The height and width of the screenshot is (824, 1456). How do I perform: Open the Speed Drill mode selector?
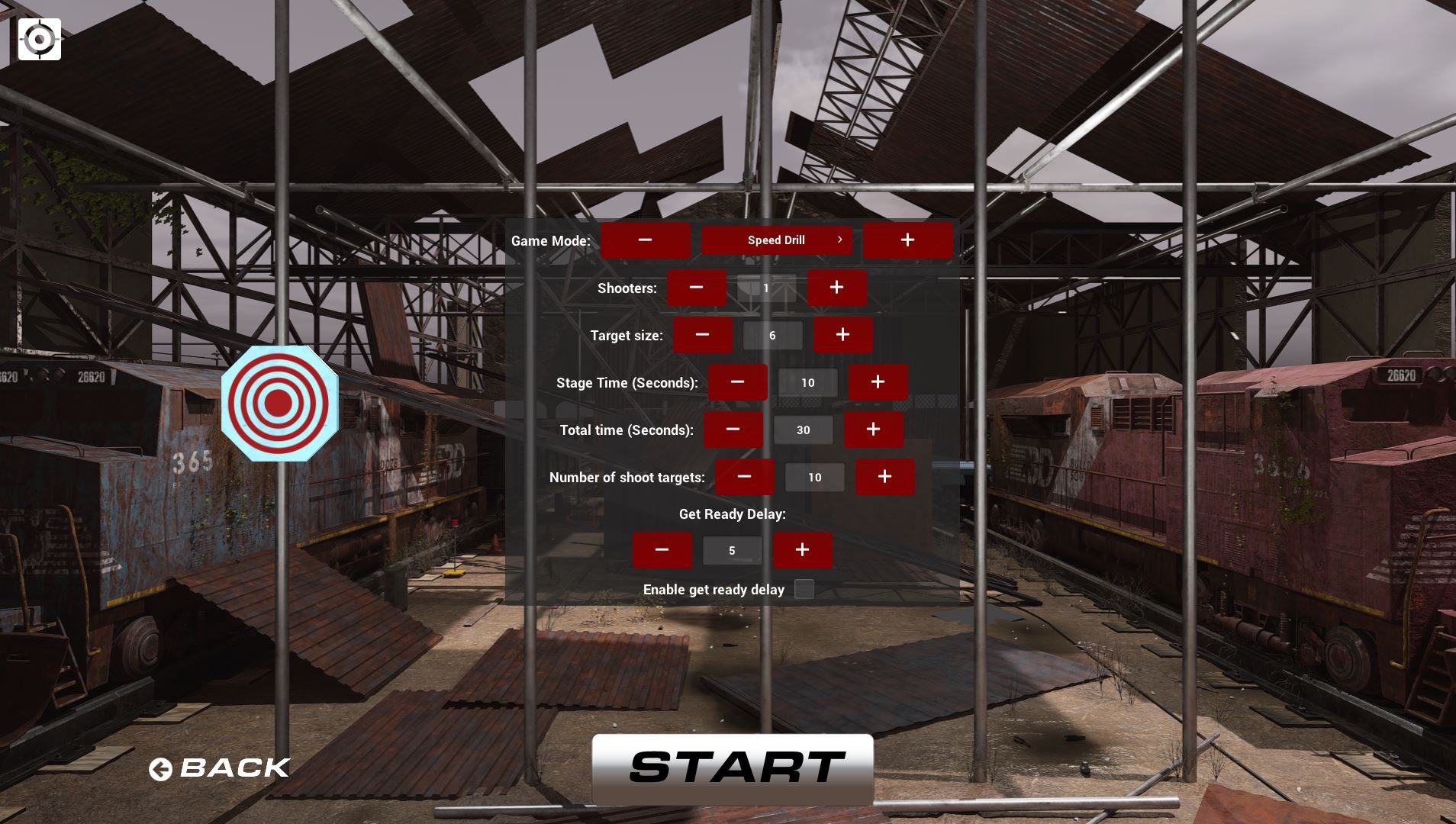776,240
